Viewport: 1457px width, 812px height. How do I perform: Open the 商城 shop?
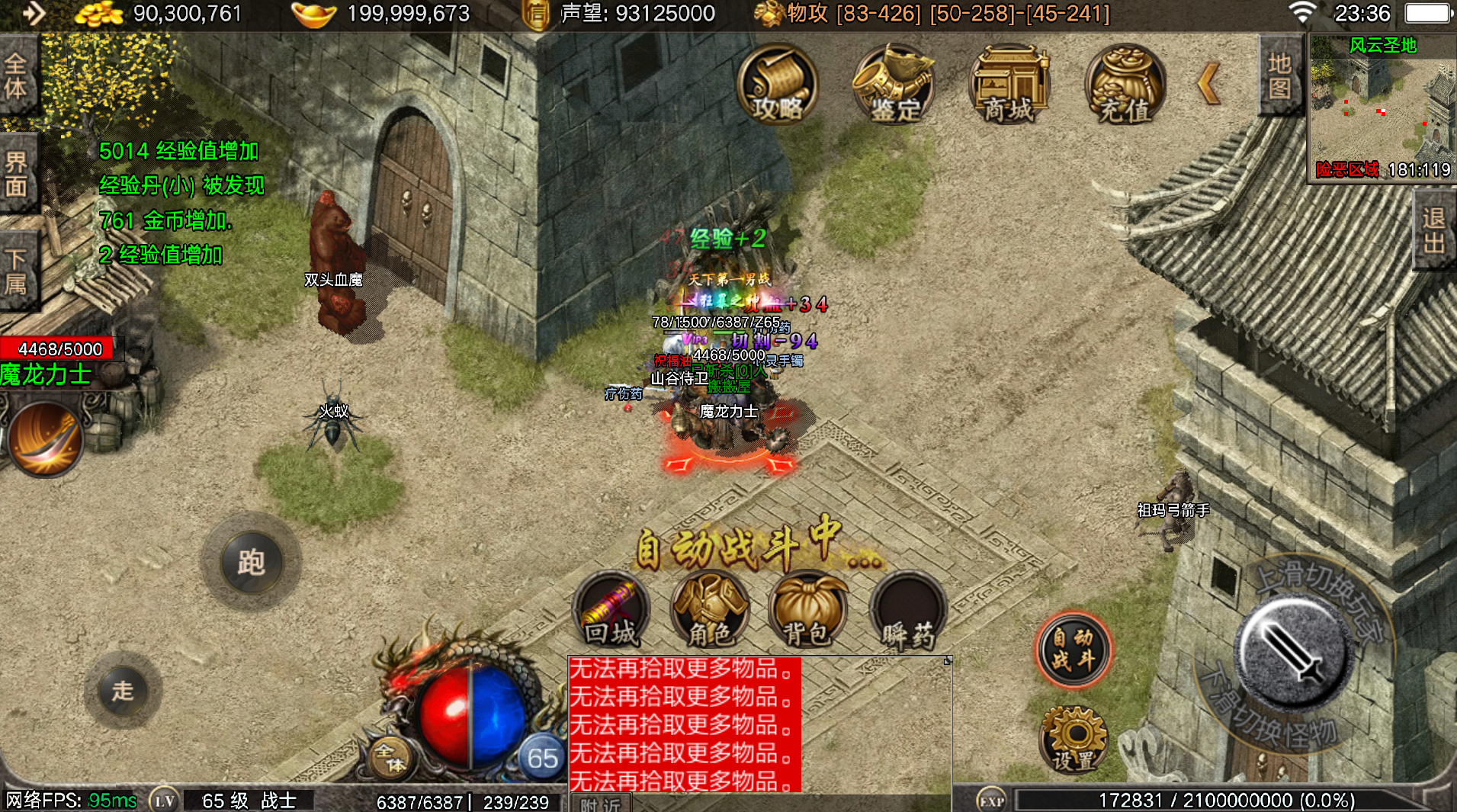[1009, 85]
